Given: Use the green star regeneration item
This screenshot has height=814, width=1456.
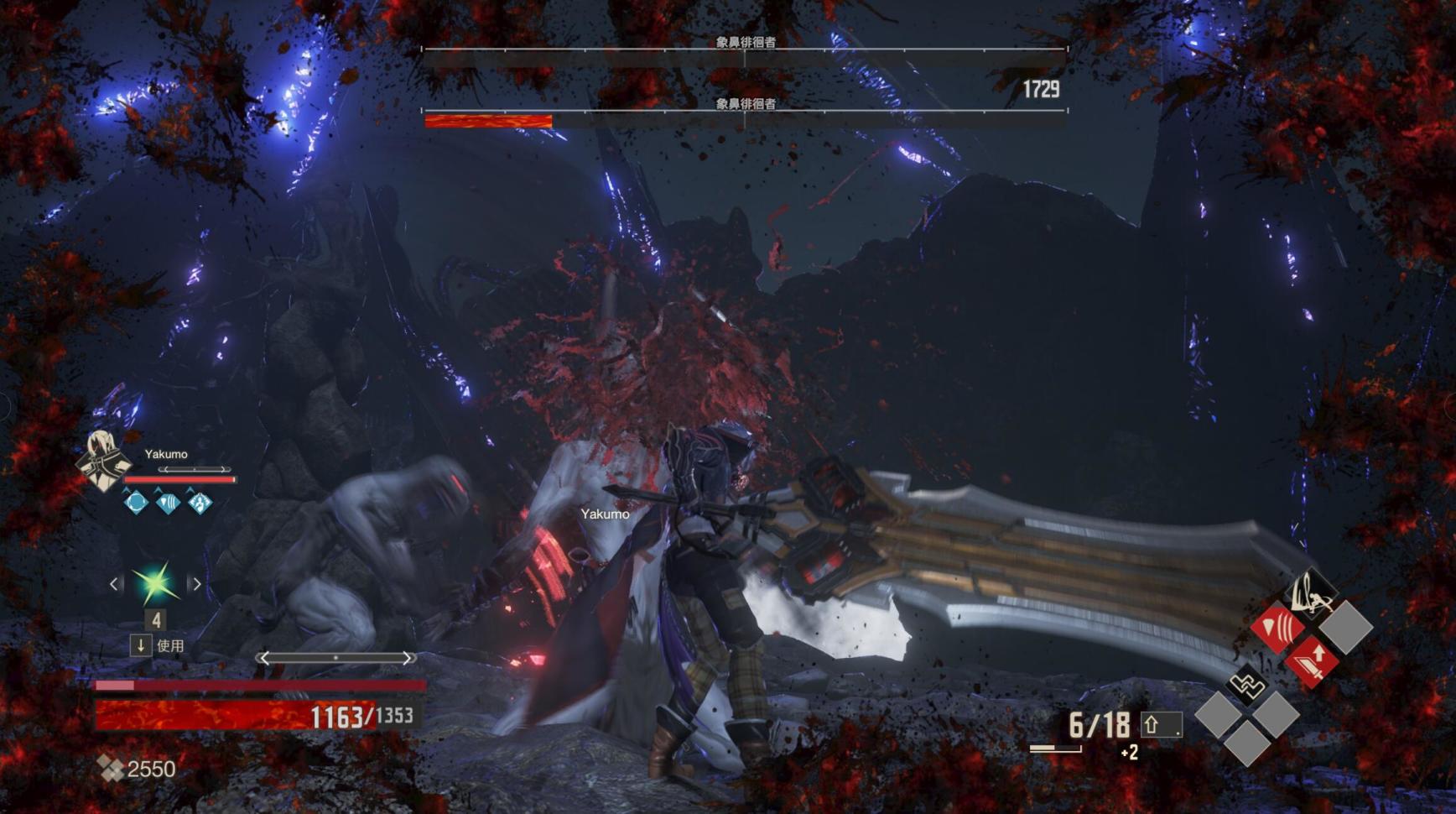Looking at the screenshot, I should pos(155,583).
